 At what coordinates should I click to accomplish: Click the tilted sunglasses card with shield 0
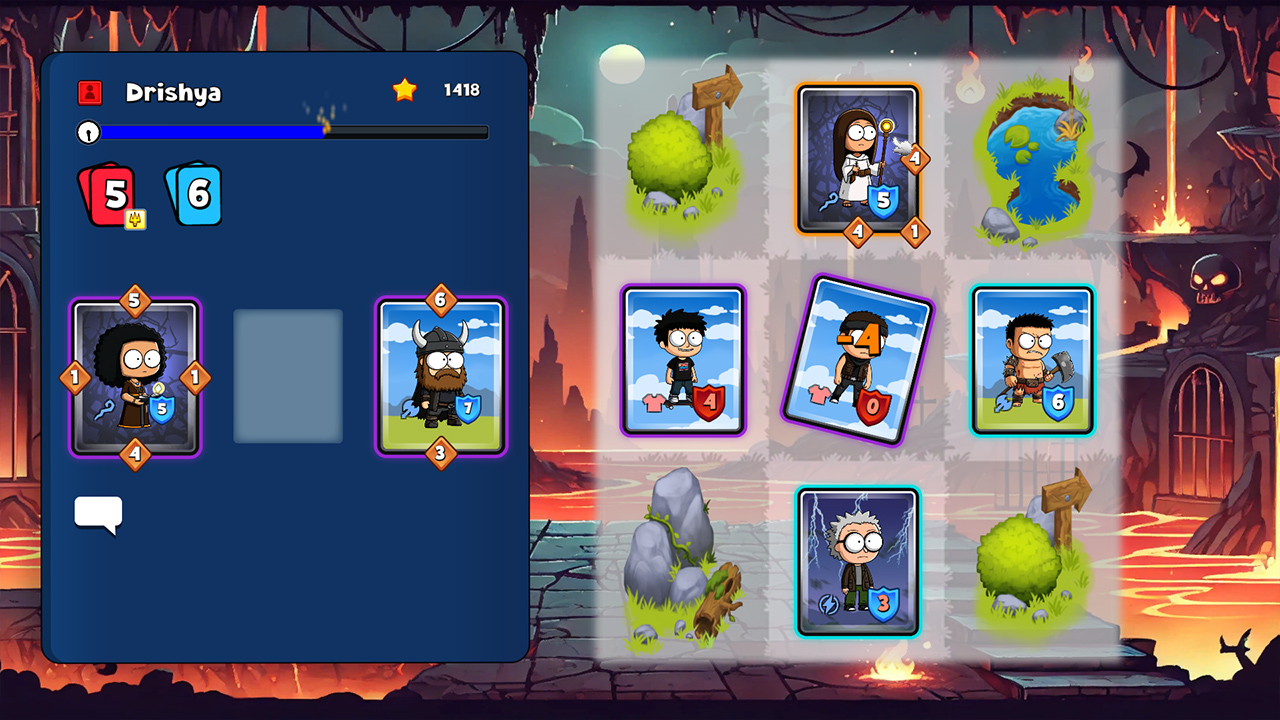(x=857, y=360)
